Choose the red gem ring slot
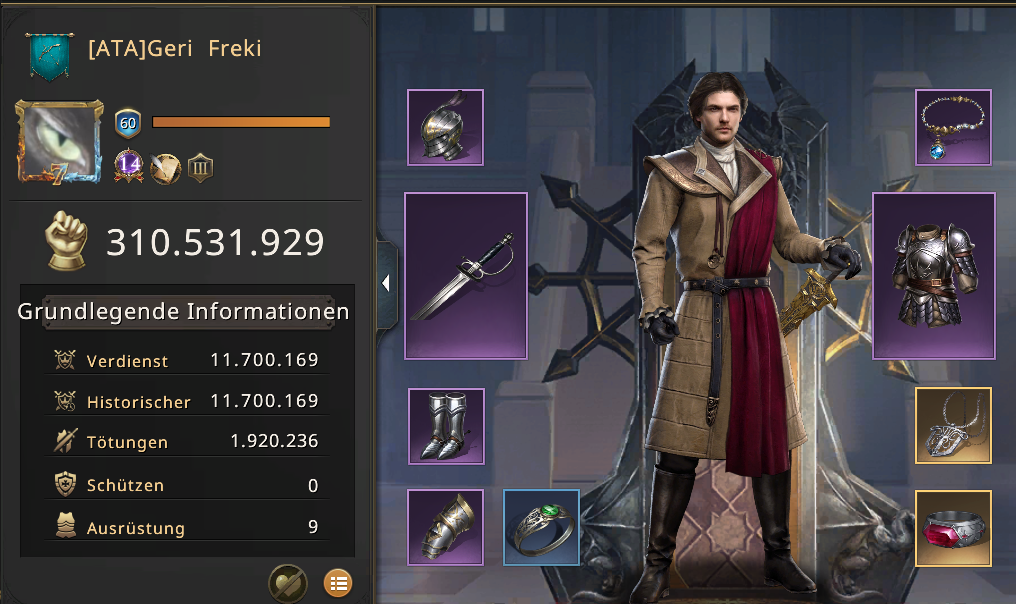Image resolution: width=1016 pixels, height=604 pixels. (x=953, y=527)
